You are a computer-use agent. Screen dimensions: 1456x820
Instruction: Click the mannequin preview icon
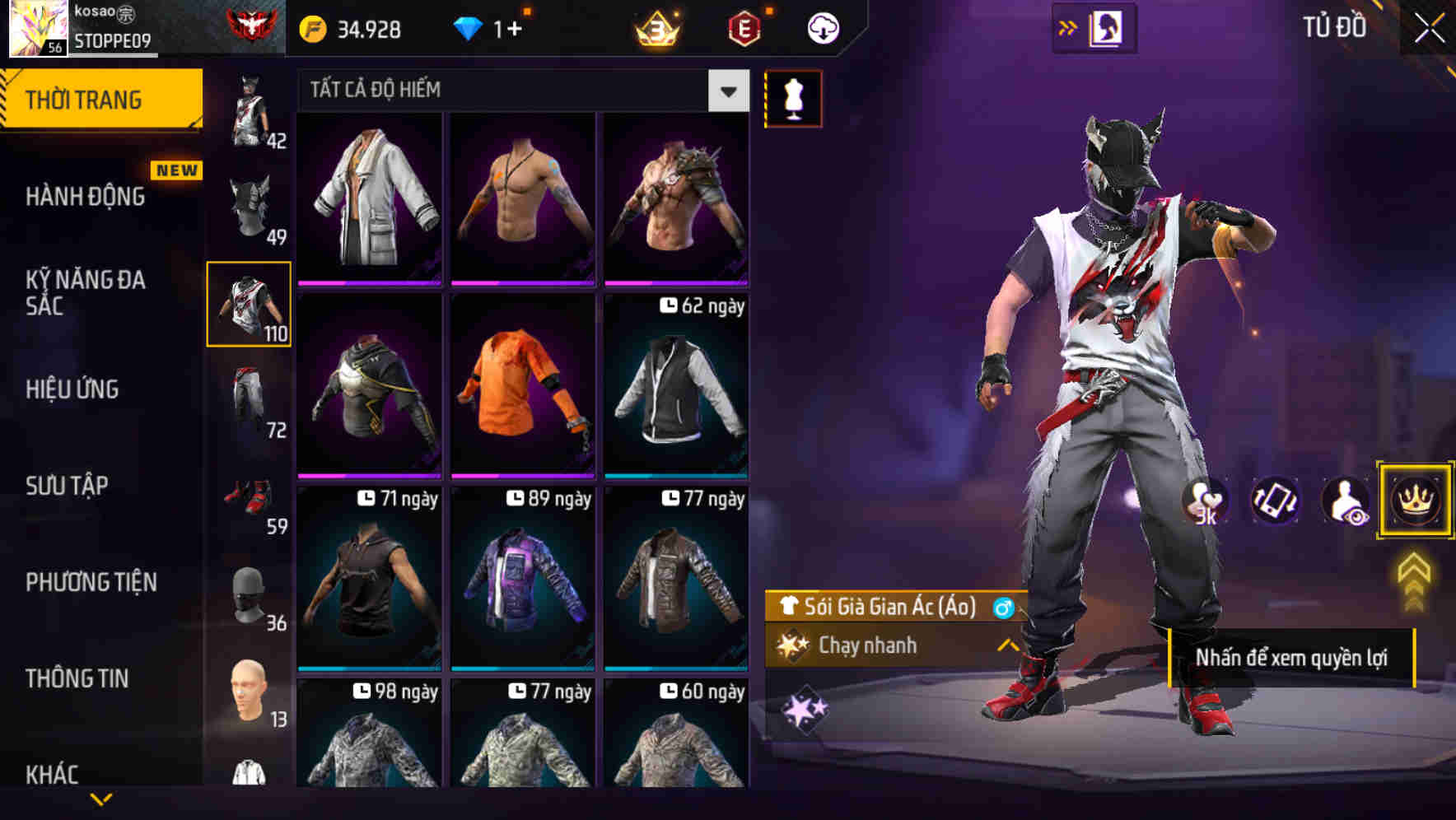tap(793, 98)
